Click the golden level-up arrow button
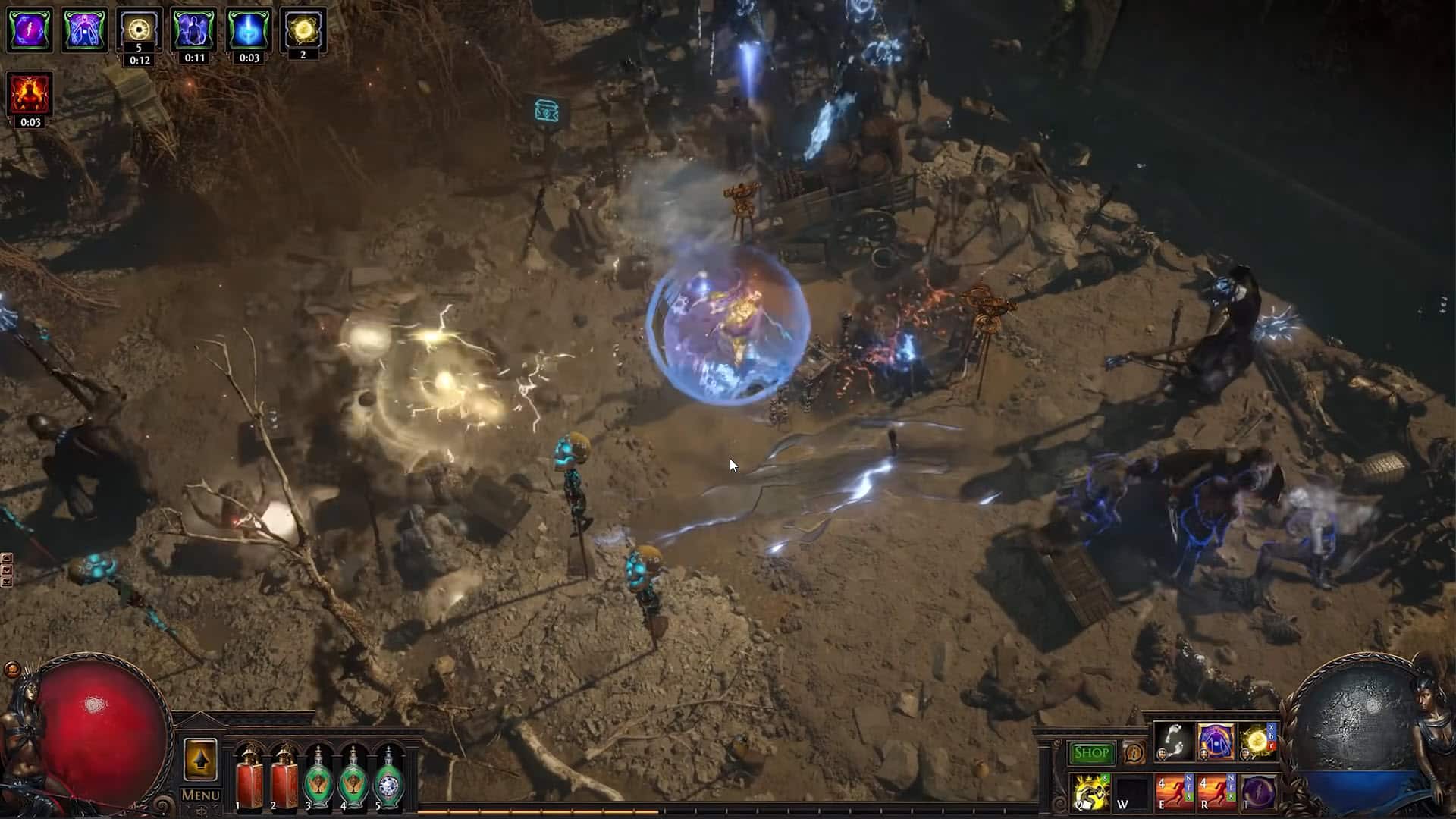This screenshot has width=1456, height=819. 201,759
